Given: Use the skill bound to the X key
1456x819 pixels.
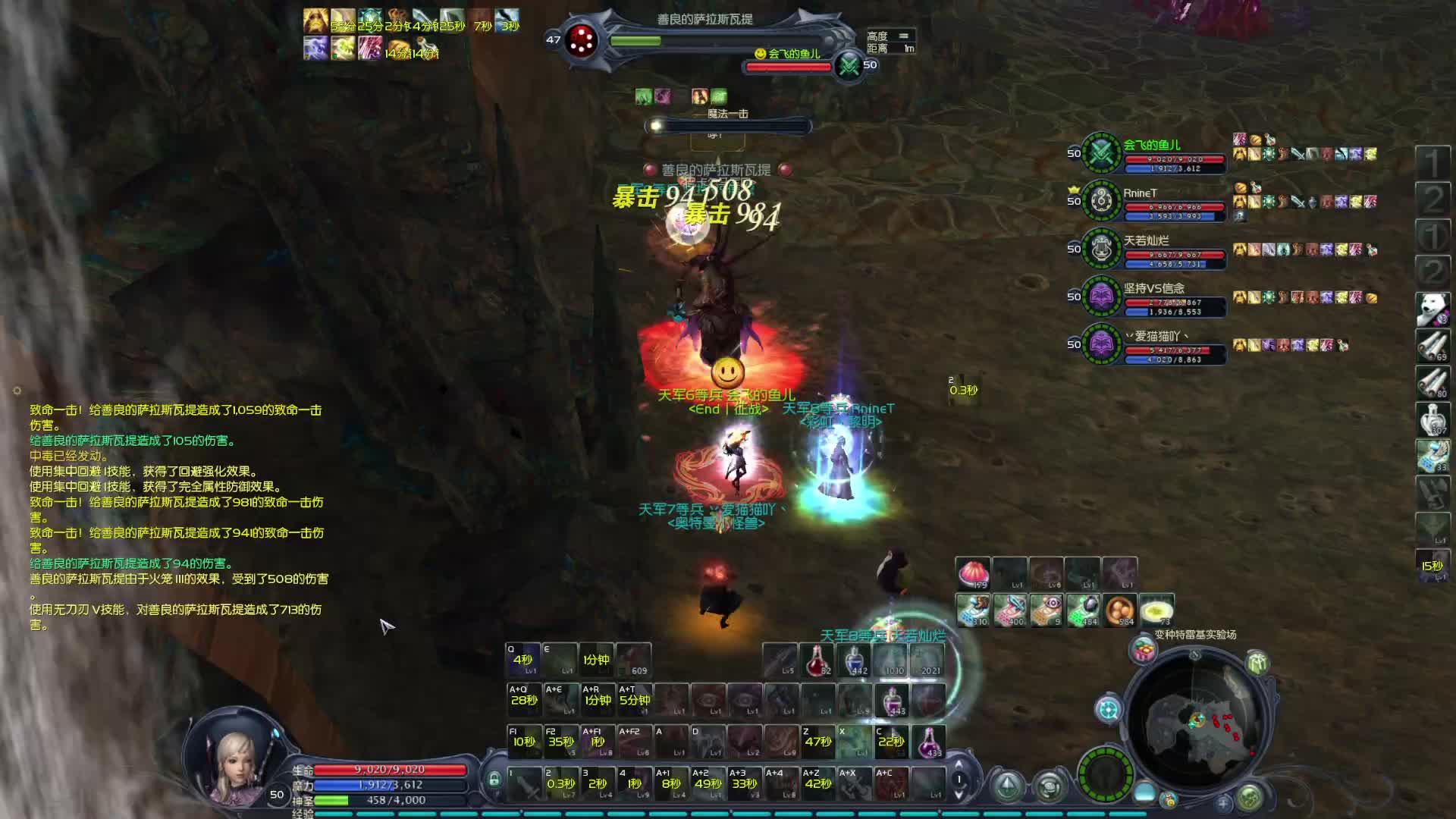Looking at the screenshot, I should pos(854,741).
